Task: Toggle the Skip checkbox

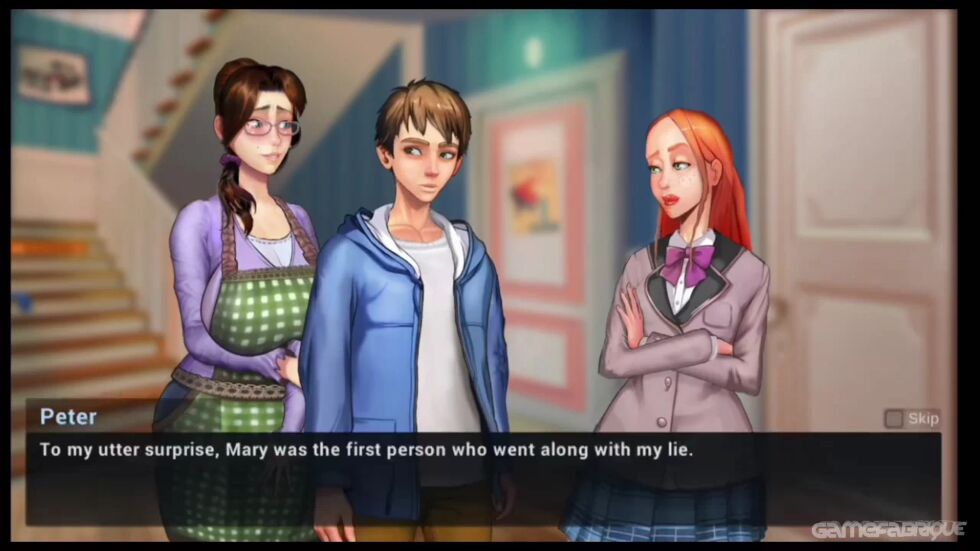Action: (x=893, y=418)
